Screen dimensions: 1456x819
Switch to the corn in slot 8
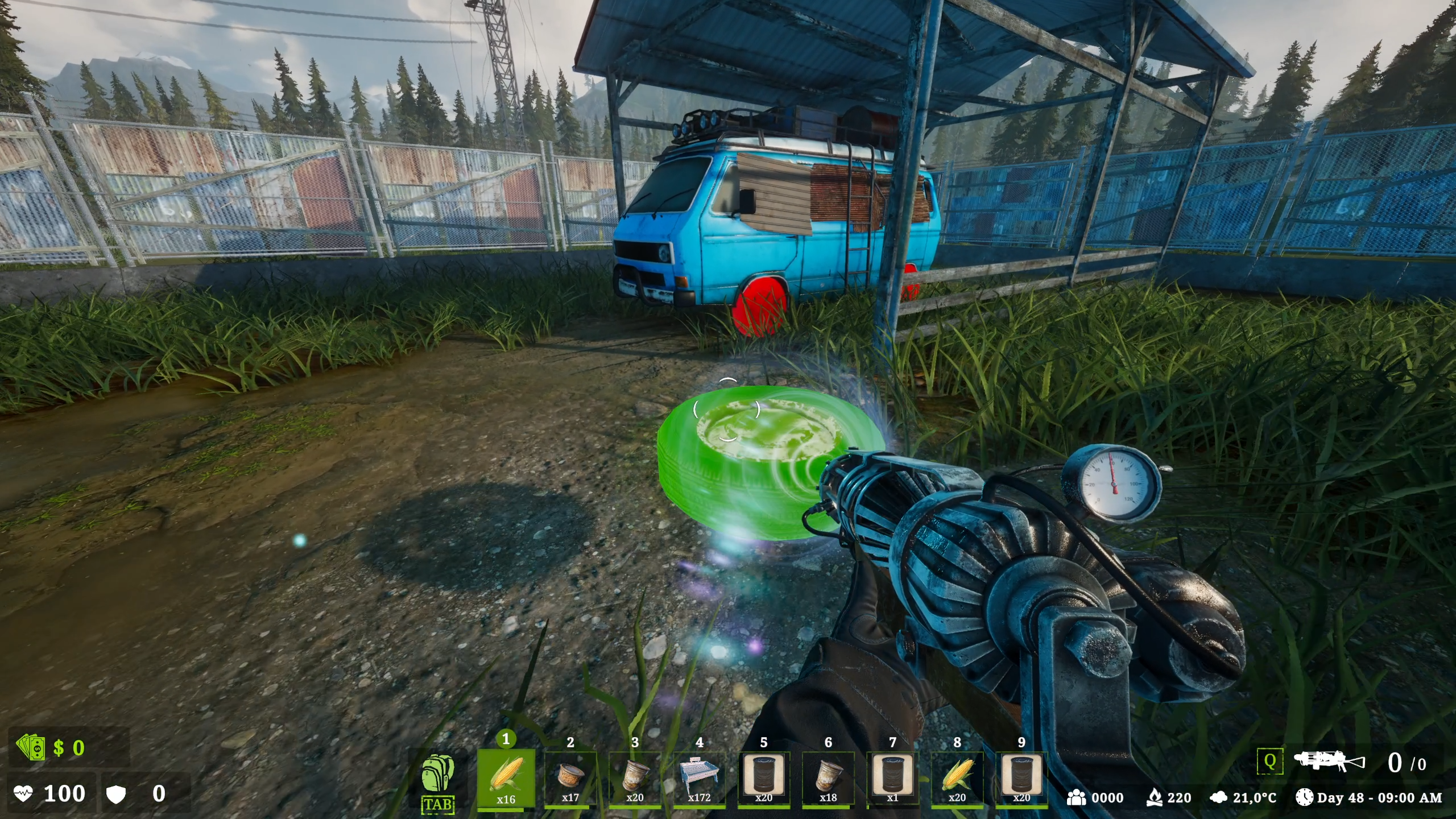point(957,777)
